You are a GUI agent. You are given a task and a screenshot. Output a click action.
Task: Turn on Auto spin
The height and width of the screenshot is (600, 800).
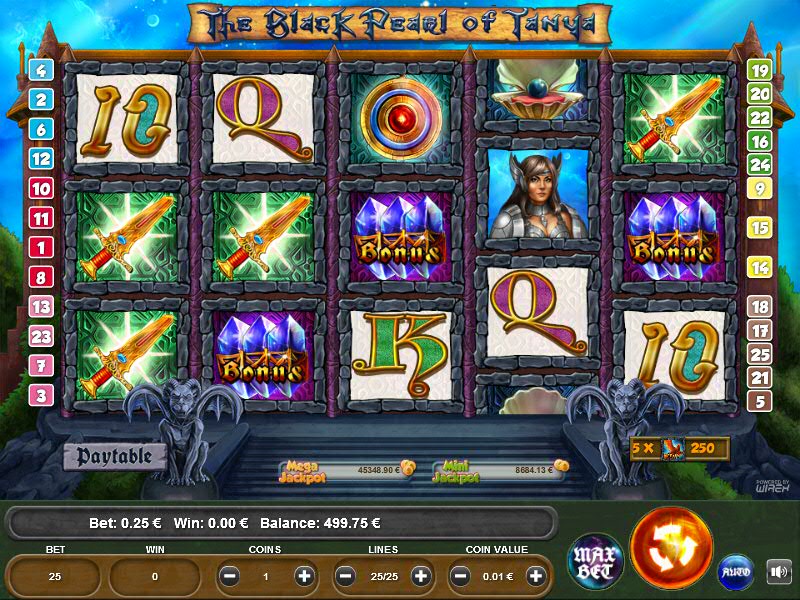point(736,573)
